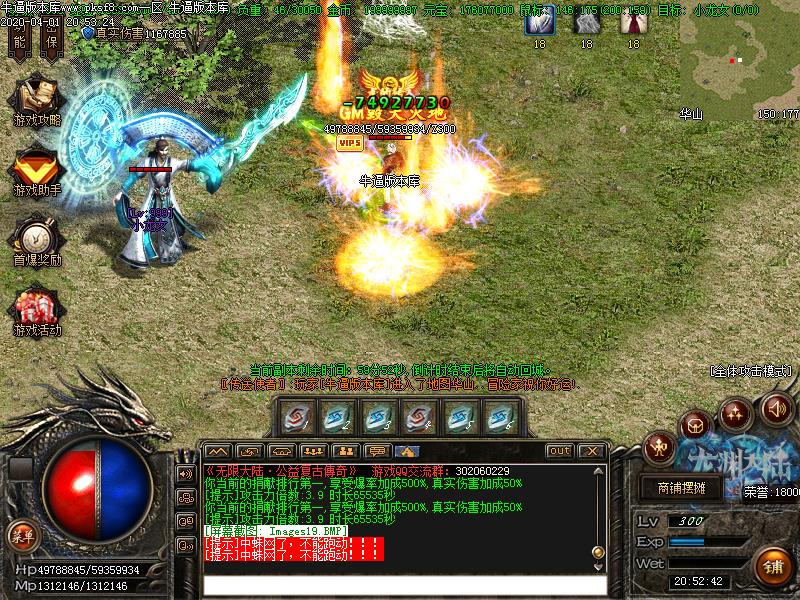800x600 pixels.
Task: Click the white robe buff icon
Action: [x=585, y=24]
